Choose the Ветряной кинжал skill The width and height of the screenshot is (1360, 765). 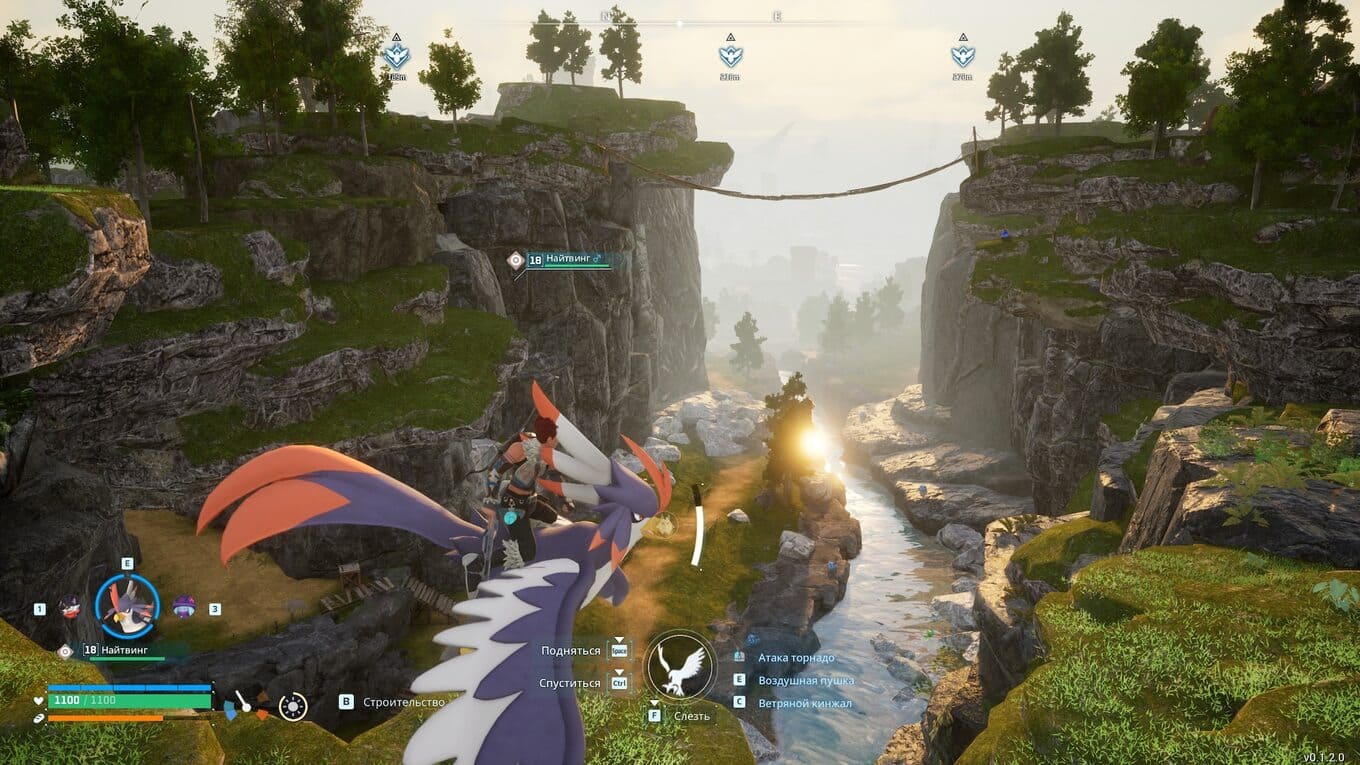(x=805, y=703)
